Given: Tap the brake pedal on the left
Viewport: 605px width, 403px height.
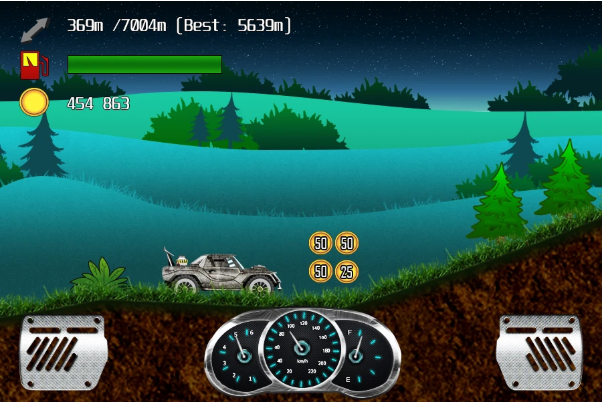Looking at the screenshot, I should [63, 352].
